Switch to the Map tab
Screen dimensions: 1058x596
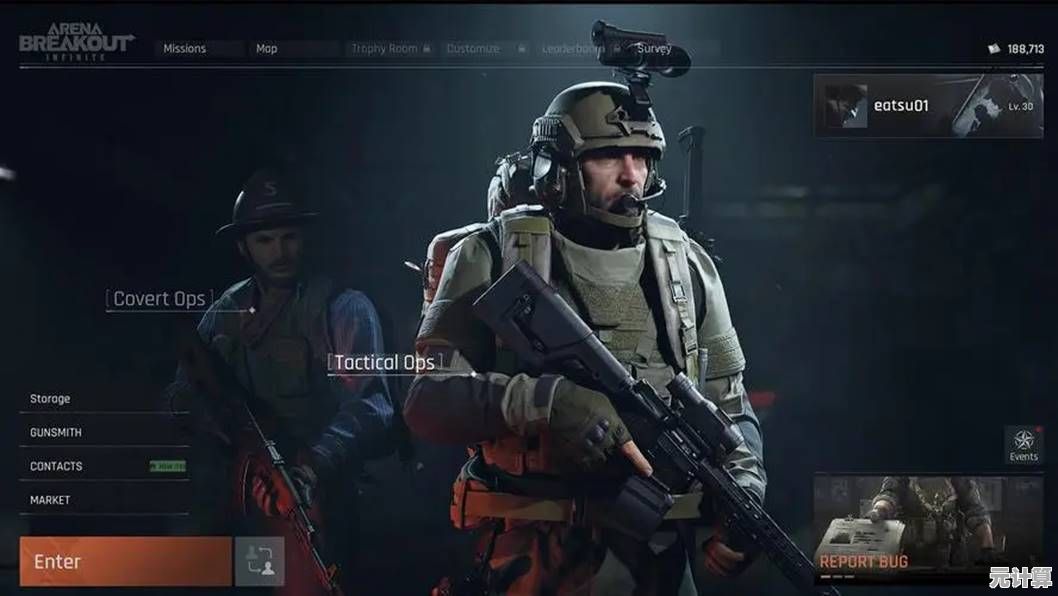(267, 48)
